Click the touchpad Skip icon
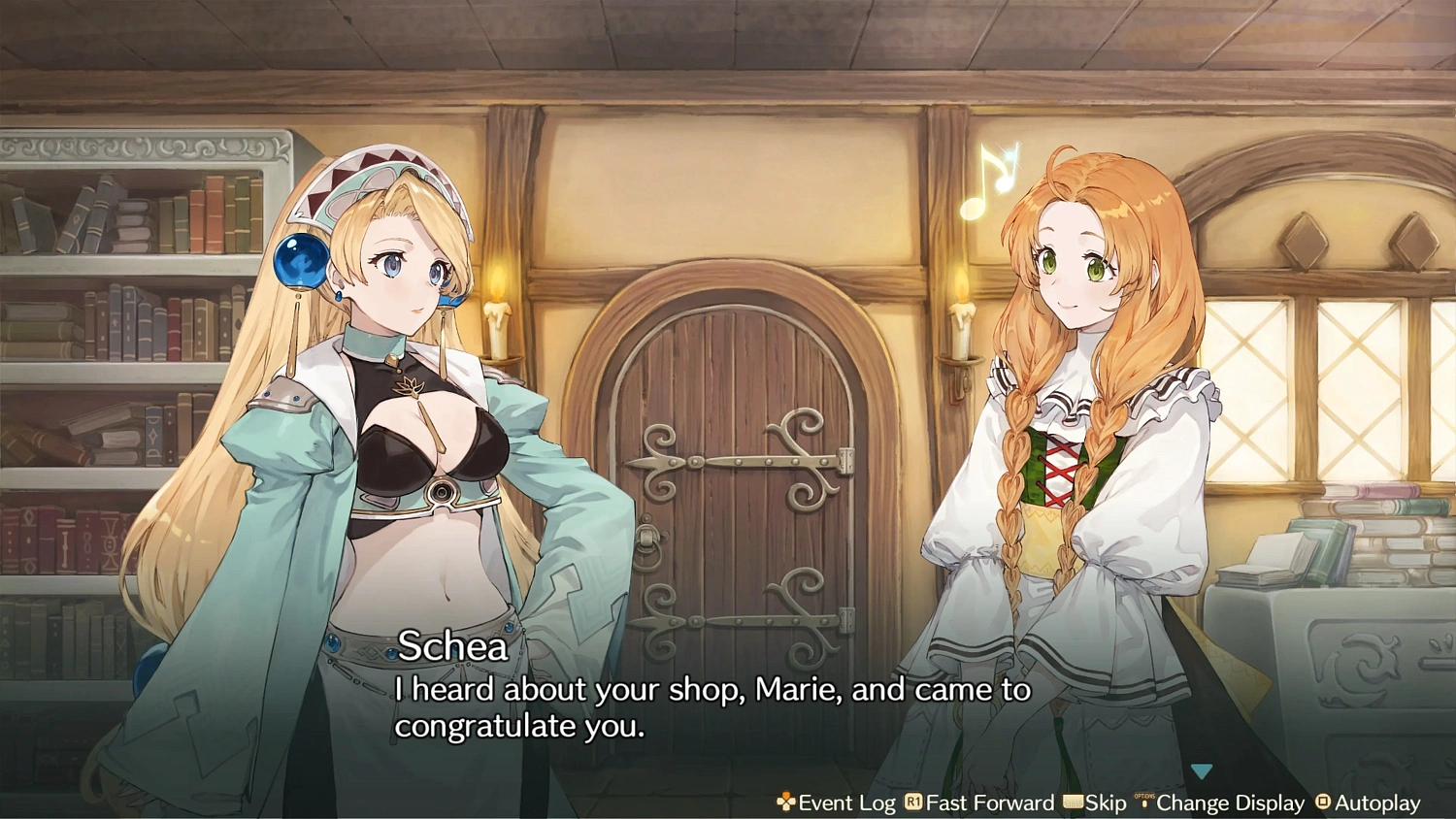Viewport: 1456px width, 819px height. 1073,803
